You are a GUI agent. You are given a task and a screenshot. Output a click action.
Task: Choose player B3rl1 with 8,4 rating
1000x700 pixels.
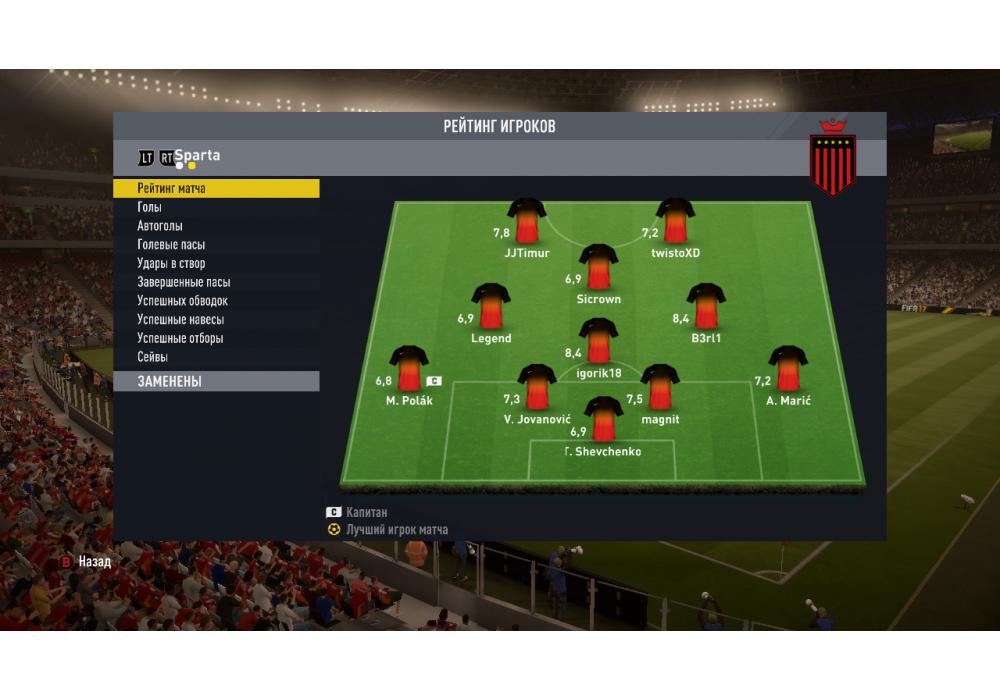point(706,307)
